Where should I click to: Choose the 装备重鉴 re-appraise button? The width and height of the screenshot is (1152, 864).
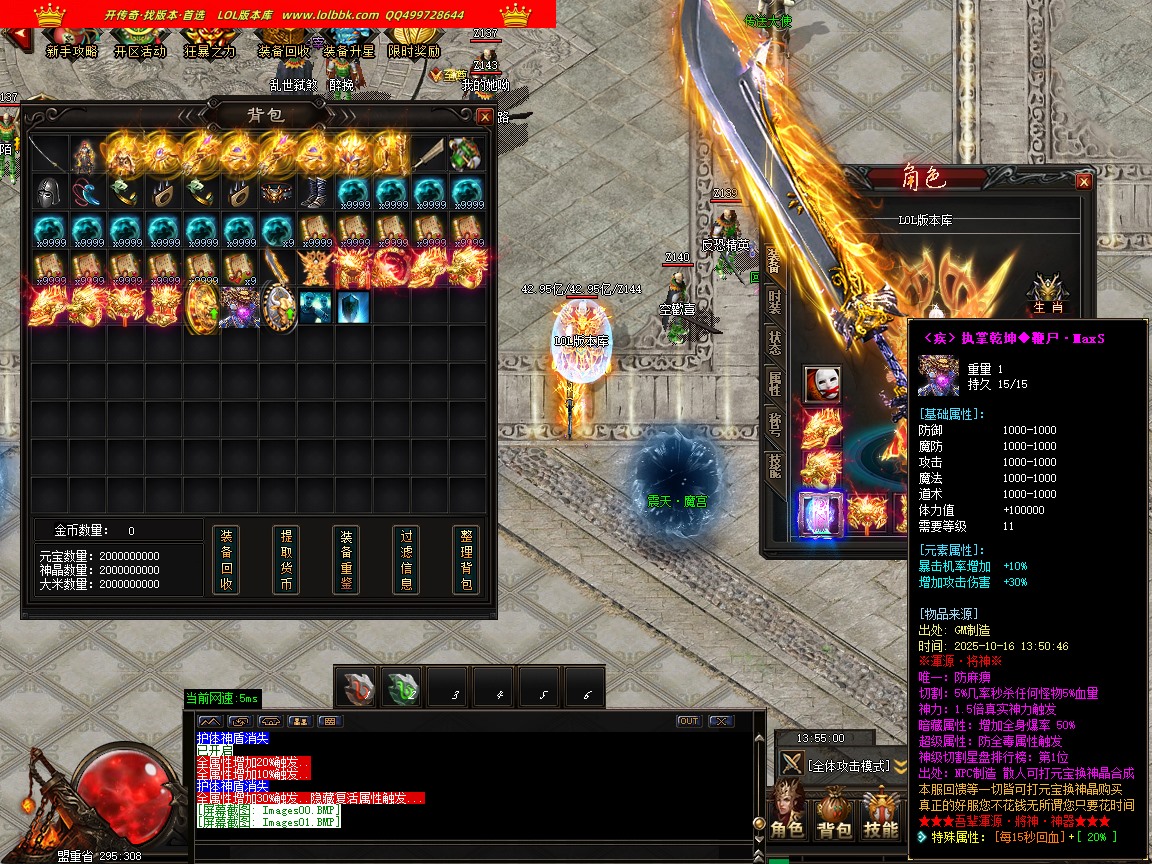(x=346, y=559)
